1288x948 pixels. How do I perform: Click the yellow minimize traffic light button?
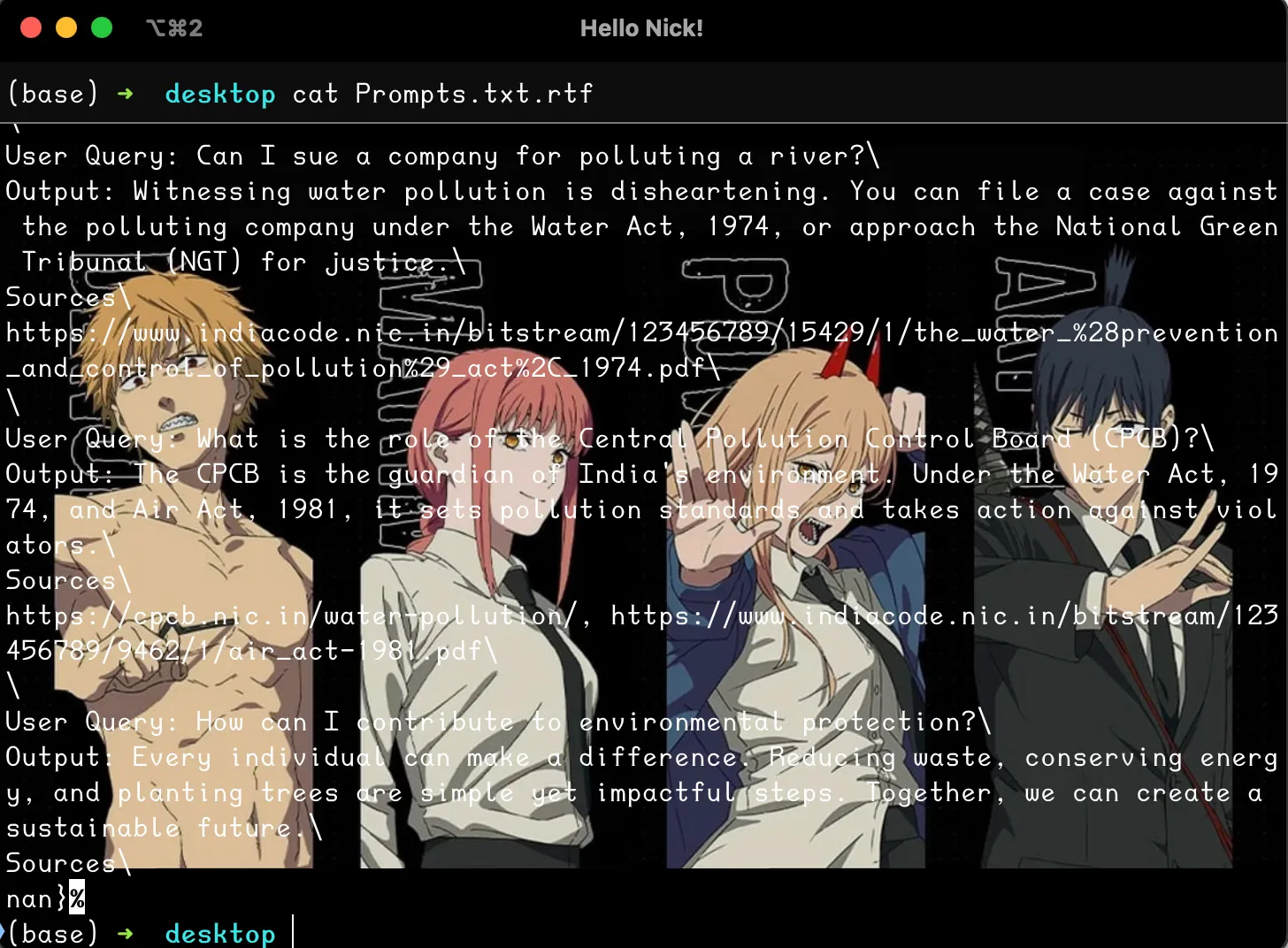click(66, 27)
